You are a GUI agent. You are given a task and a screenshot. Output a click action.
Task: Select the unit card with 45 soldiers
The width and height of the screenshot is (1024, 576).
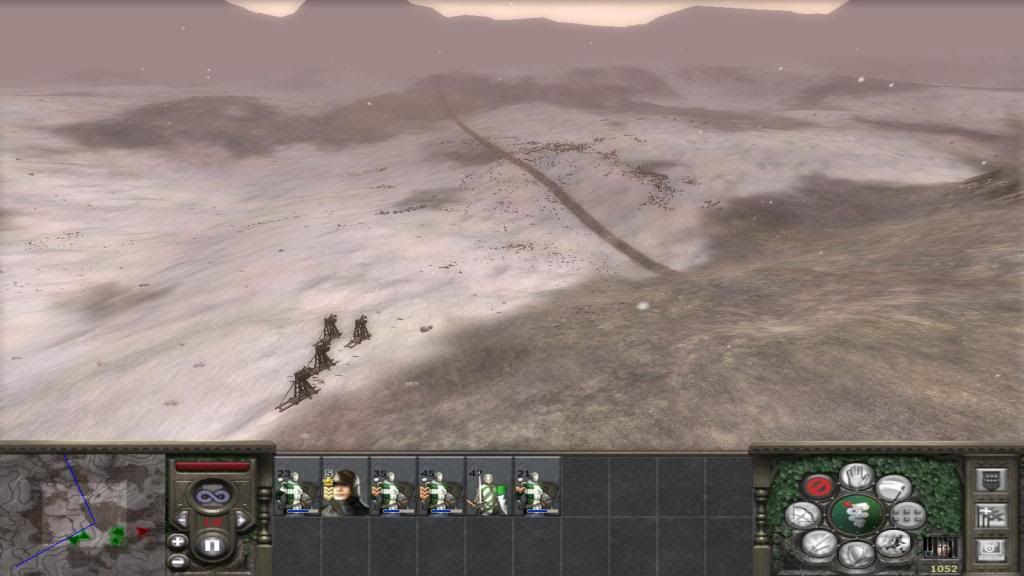tap(441, 486)
